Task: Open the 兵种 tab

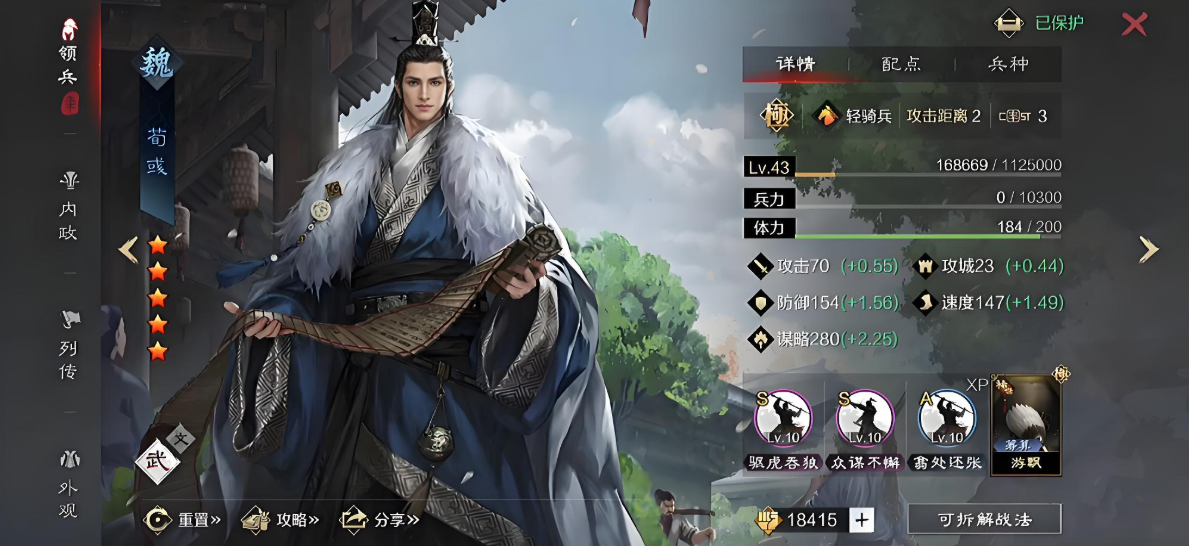Action: tap(1008, 64)
